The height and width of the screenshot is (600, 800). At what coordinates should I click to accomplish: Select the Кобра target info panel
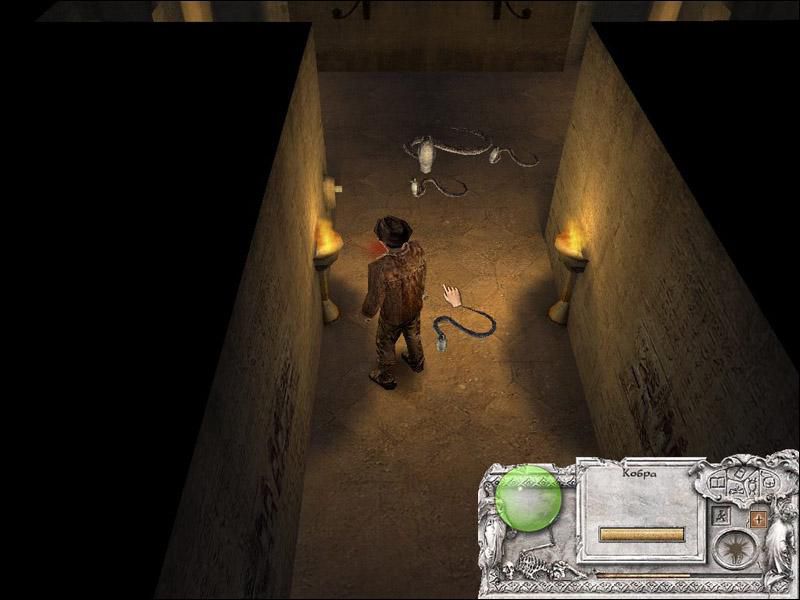pos(641,505)
